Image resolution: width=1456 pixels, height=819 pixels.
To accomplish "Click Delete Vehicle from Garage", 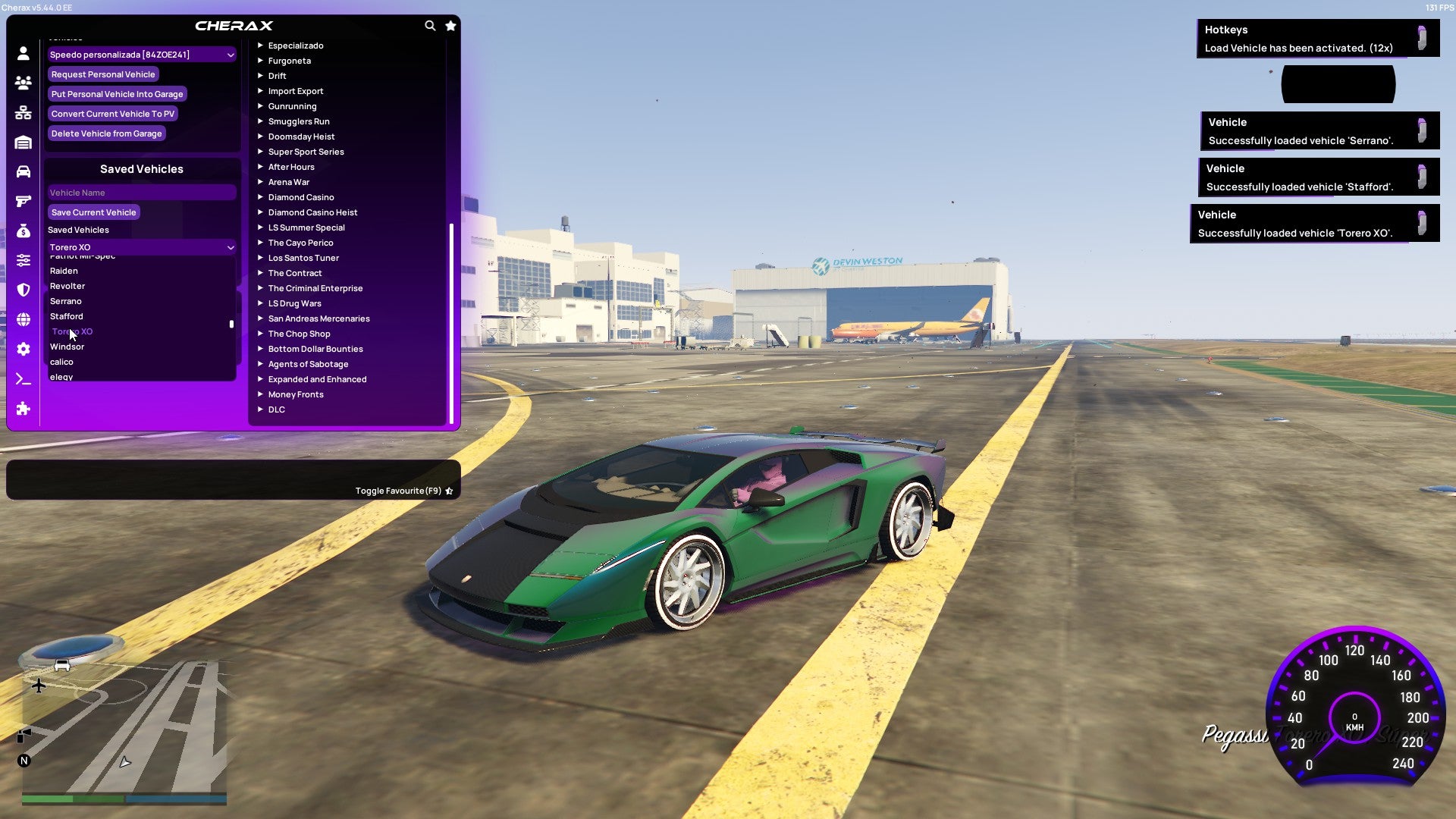I will point(106,133).
